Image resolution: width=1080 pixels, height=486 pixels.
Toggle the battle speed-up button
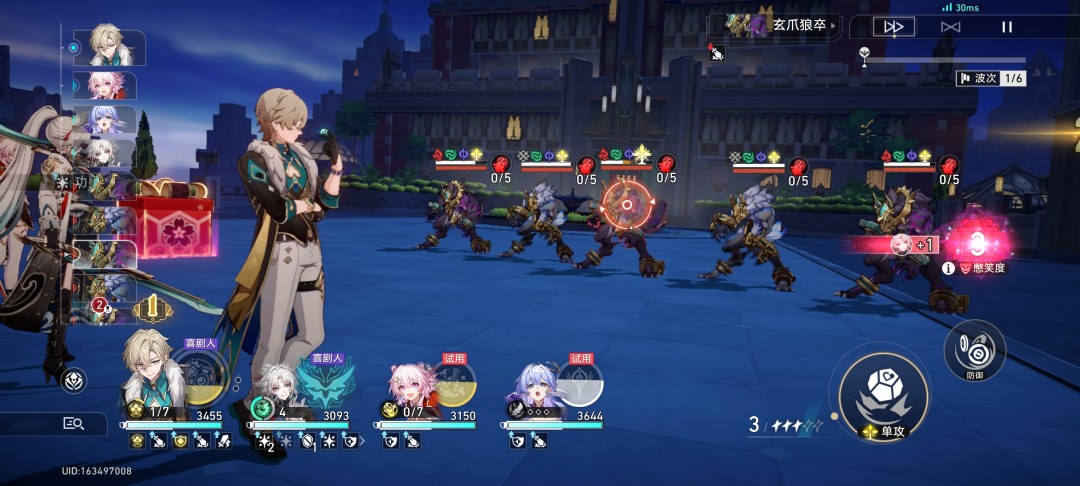coord(893,27)
